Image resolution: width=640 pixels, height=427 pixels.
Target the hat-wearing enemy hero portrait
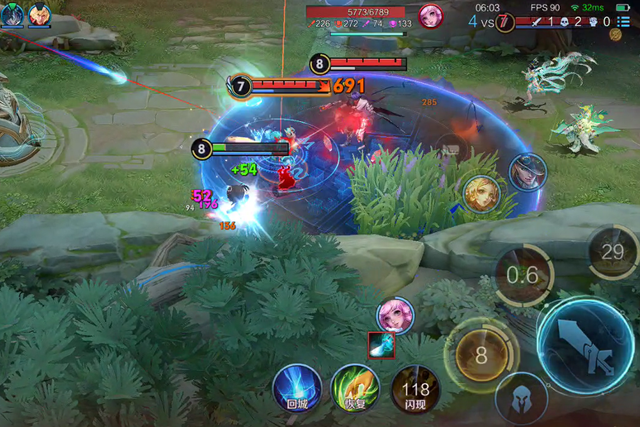[x=527, y=173]
